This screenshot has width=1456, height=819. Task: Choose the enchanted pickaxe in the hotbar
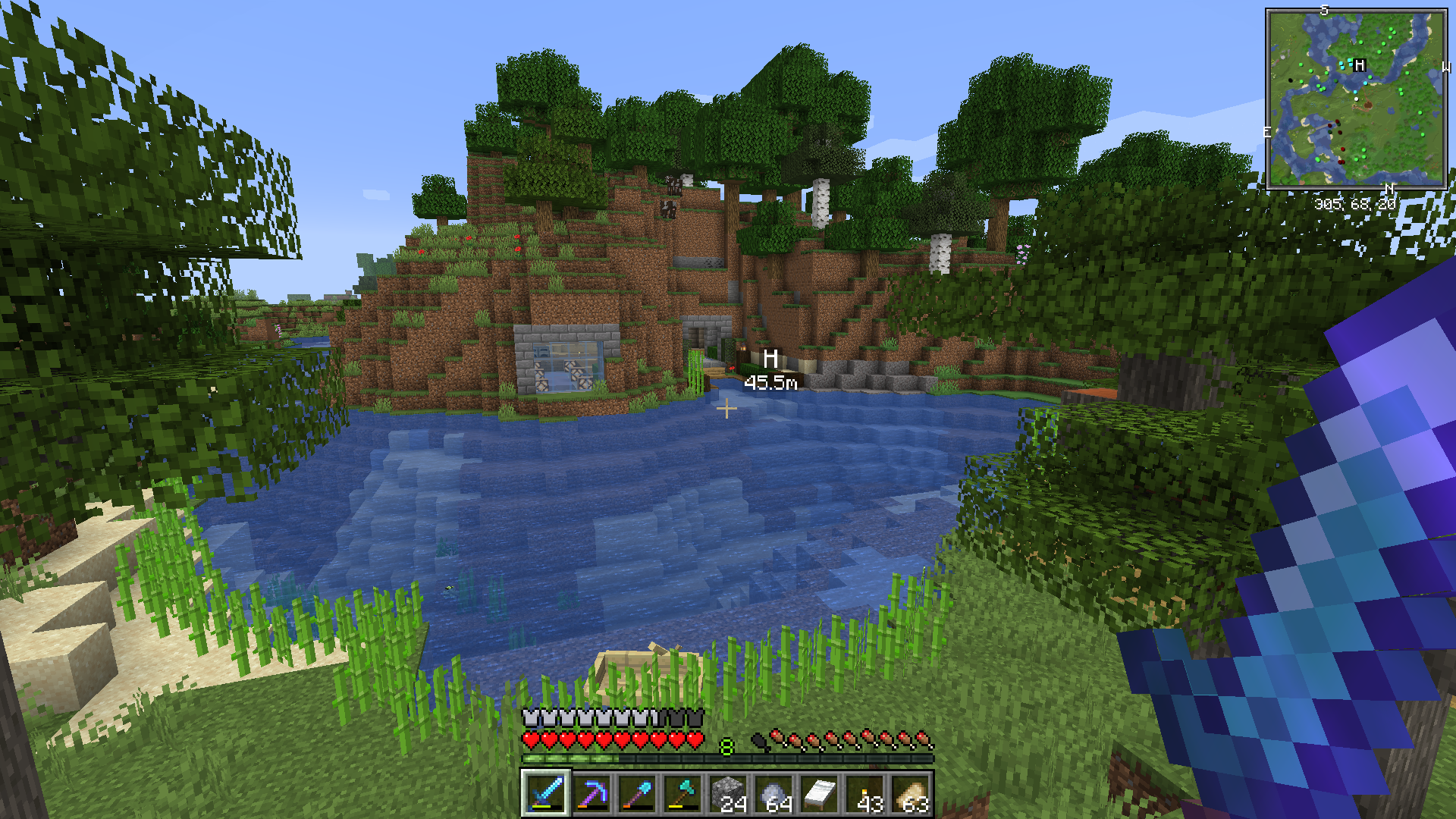[591, 794]
